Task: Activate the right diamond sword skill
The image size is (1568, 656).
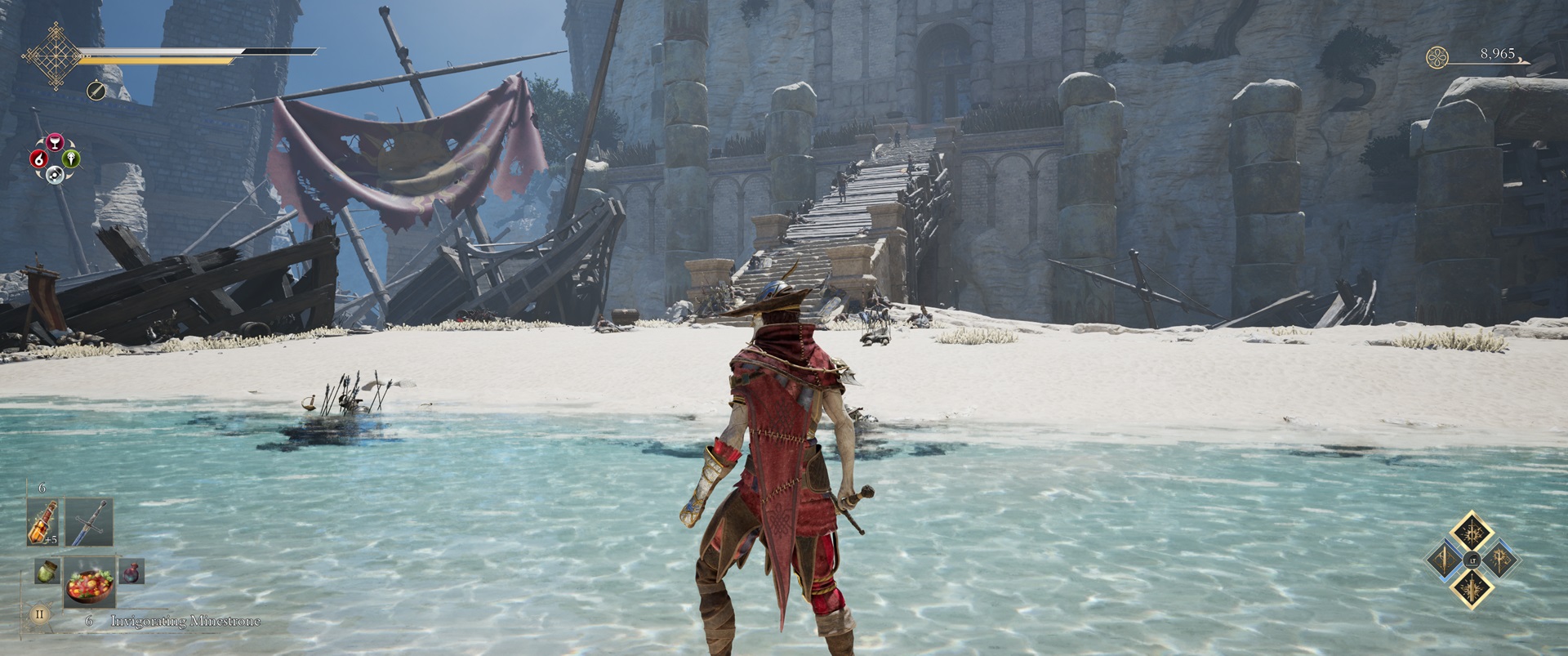Action: pos(1499,560)
